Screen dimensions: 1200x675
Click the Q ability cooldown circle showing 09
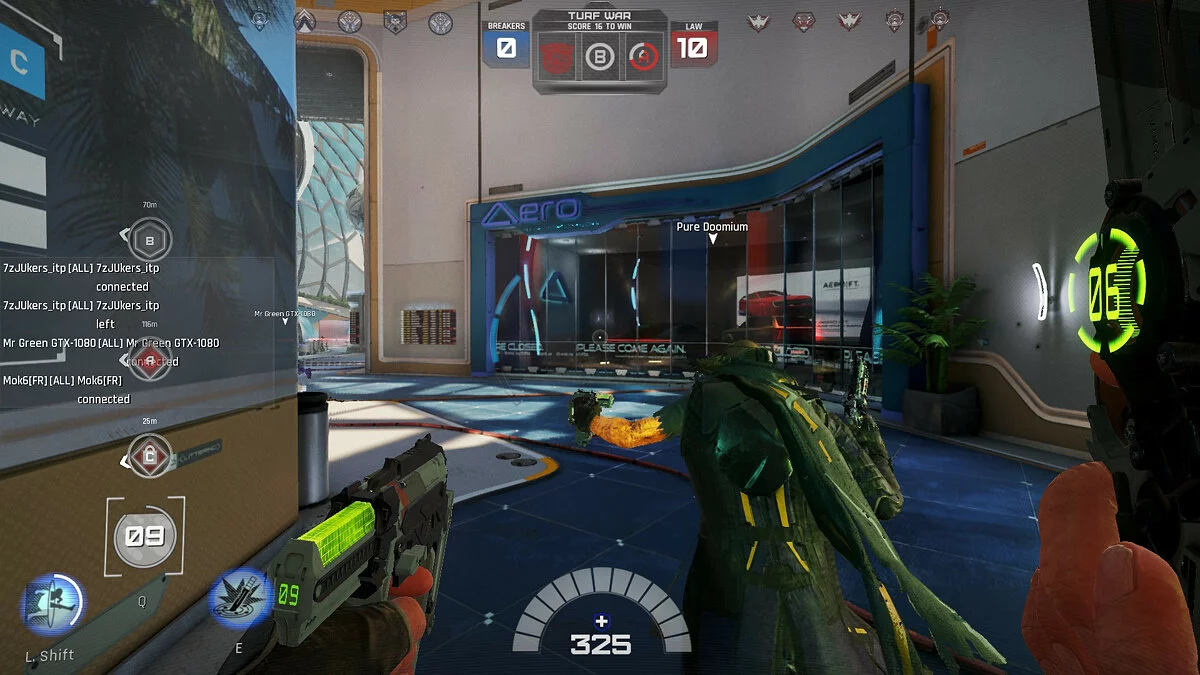pos(145,536)
